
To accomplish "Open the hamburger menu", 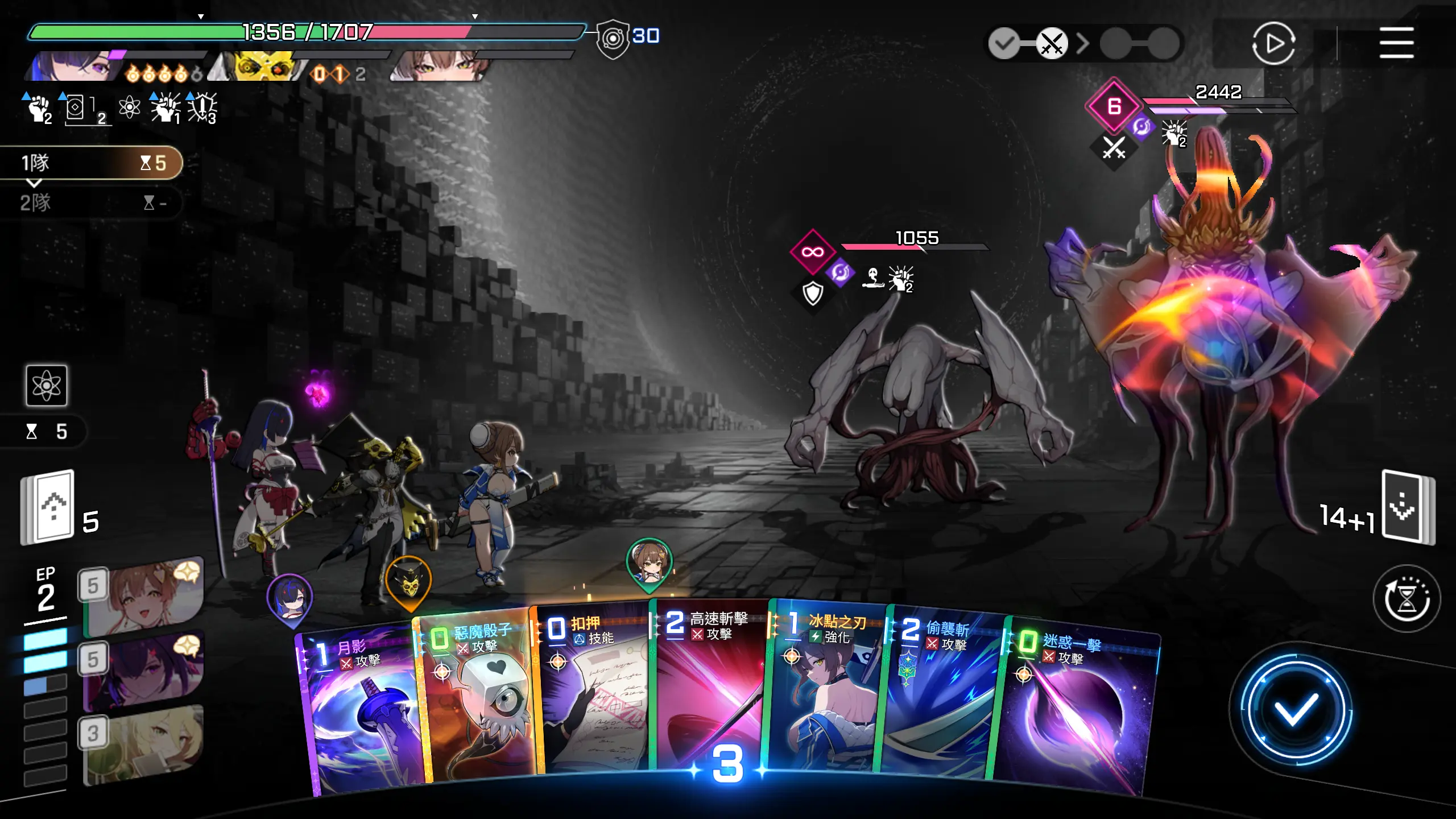I will click(x=1396, y=43).
